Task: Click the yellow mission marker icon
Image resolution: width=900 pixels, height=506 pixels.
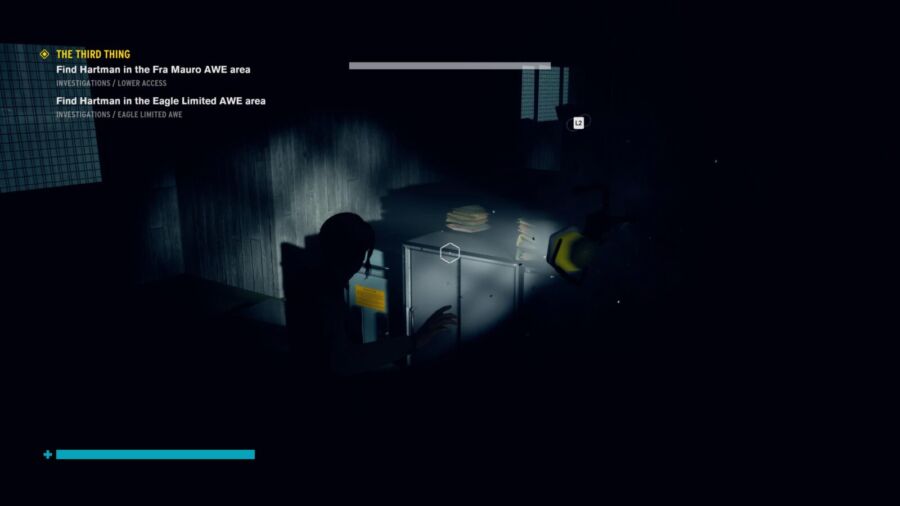Action: [x=44, y=54]
